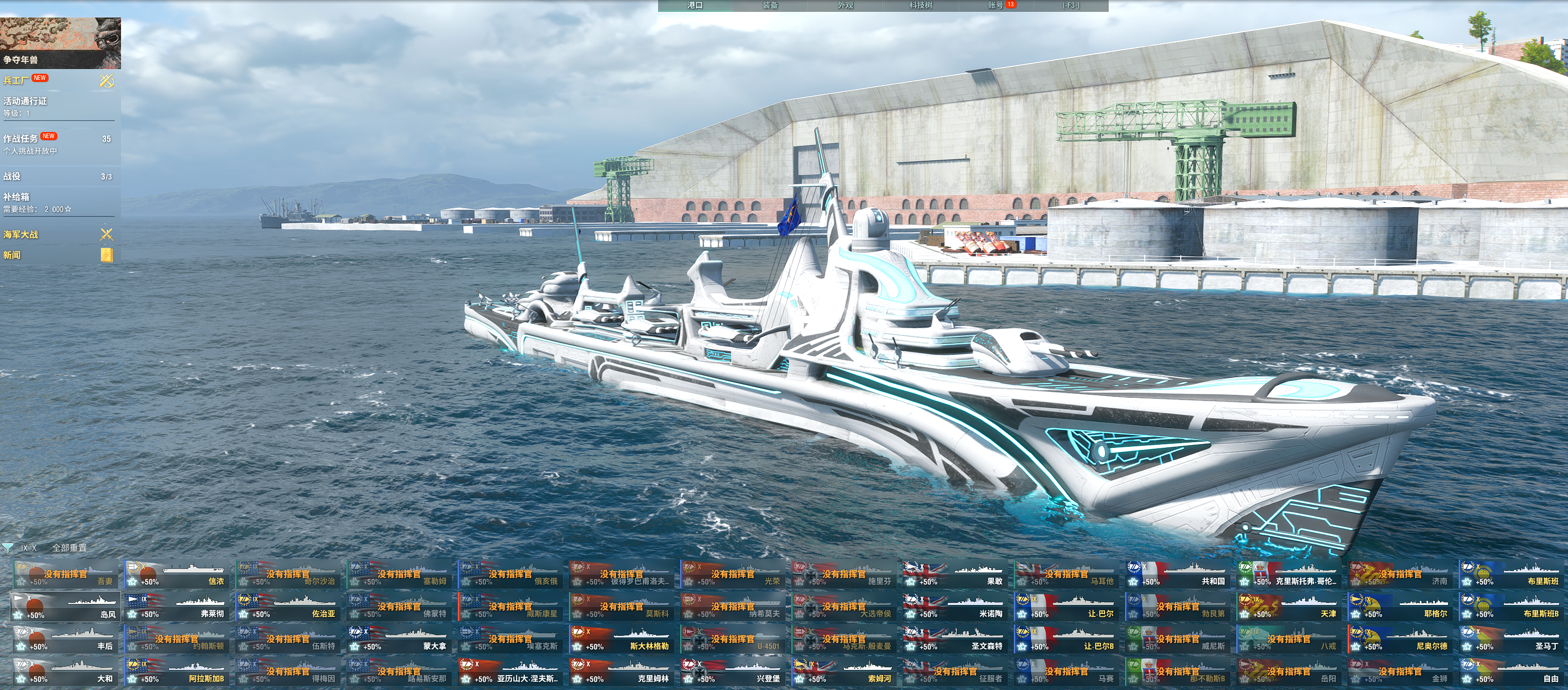
Task: Open the 外观 (Exterior) tab
Action: (x=845, y=6)
